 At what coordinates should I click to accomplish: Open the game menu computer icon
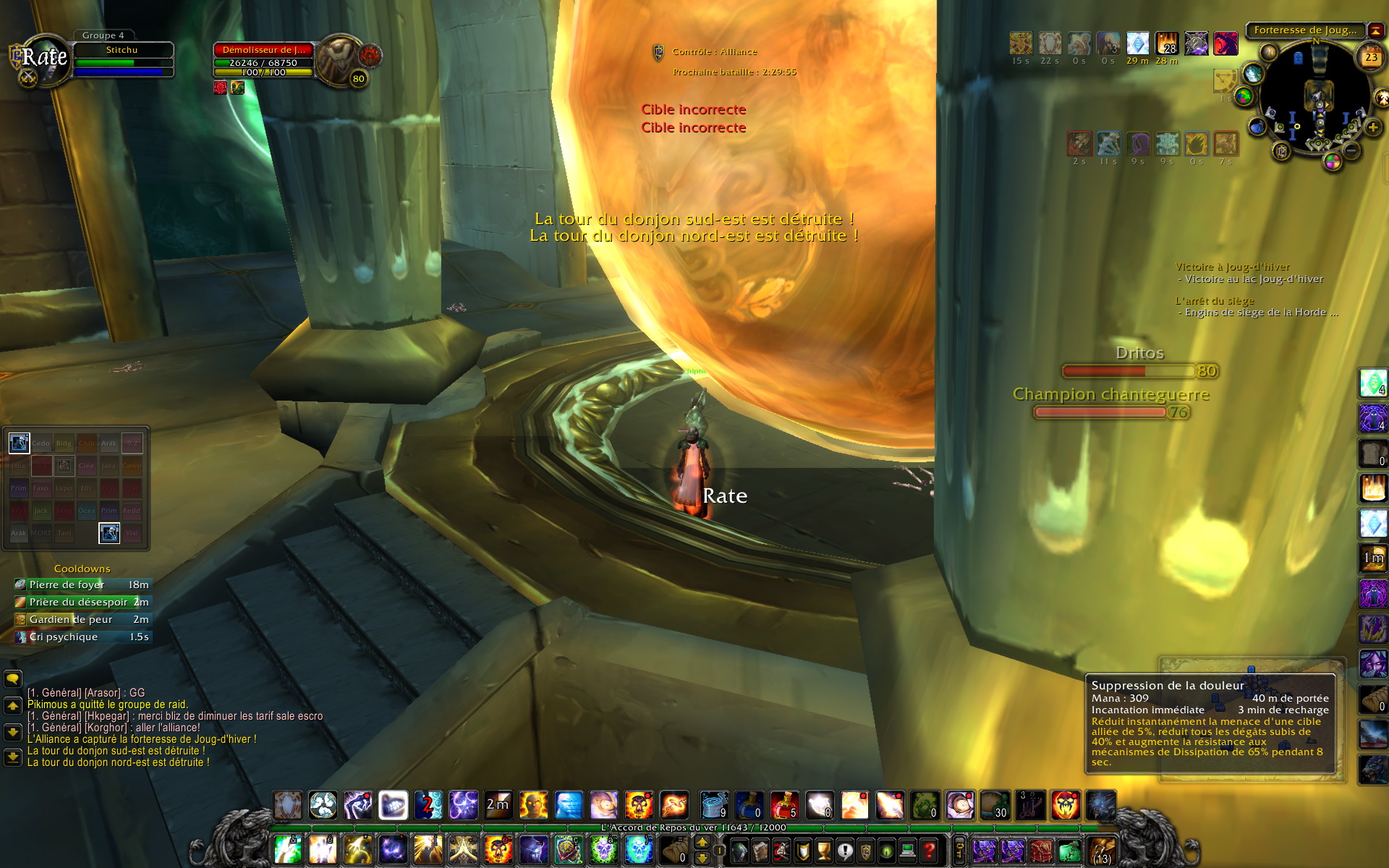[909, 851]
